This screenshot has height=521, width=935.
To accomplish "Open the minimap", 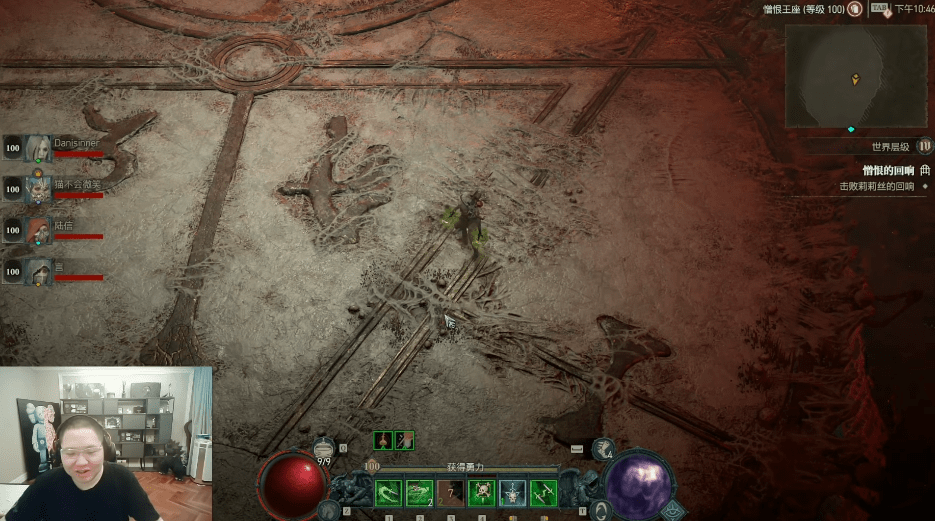I will click(x=855, y=77).
